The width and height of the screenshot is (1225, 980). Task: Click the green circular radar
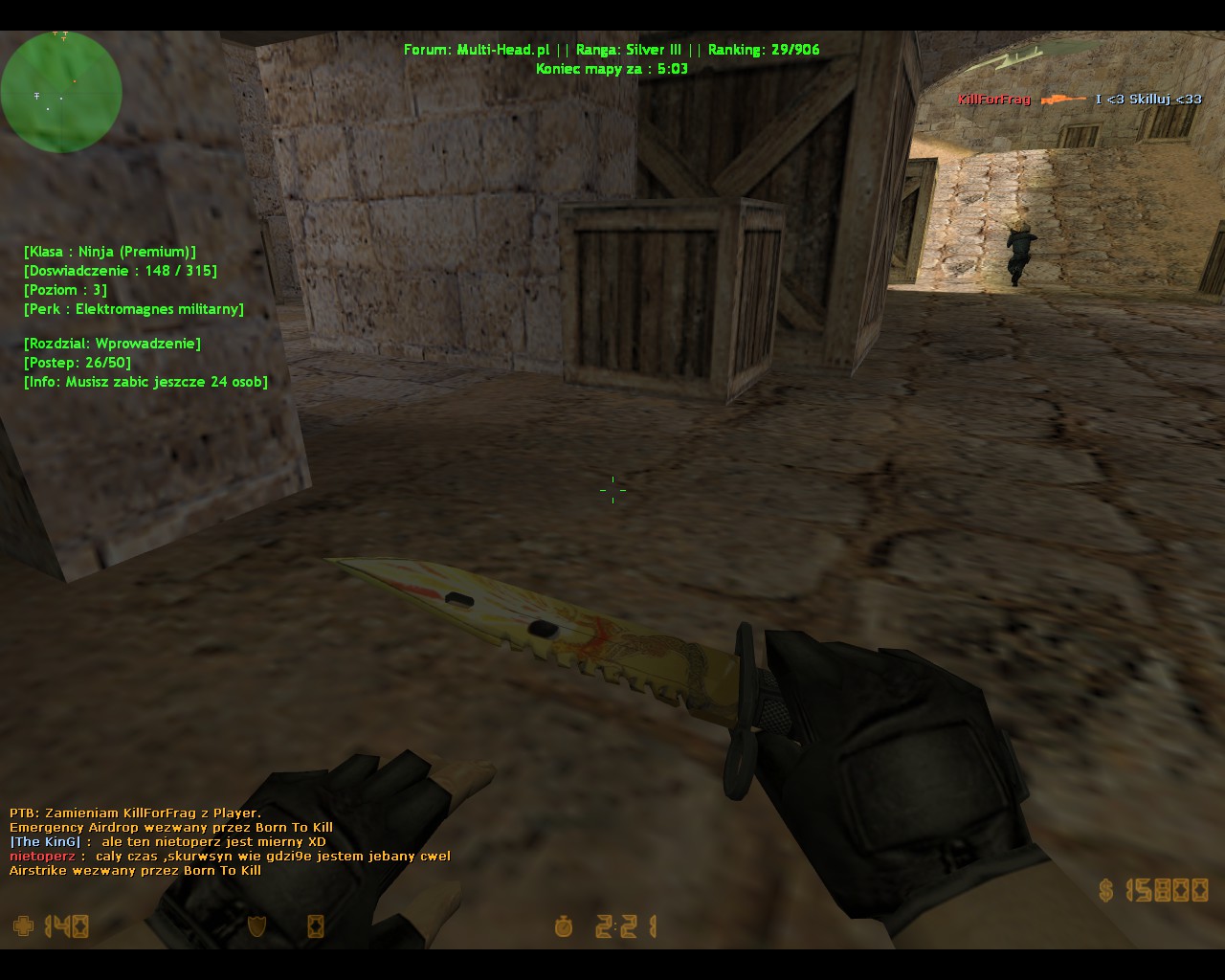click(61, 92)
